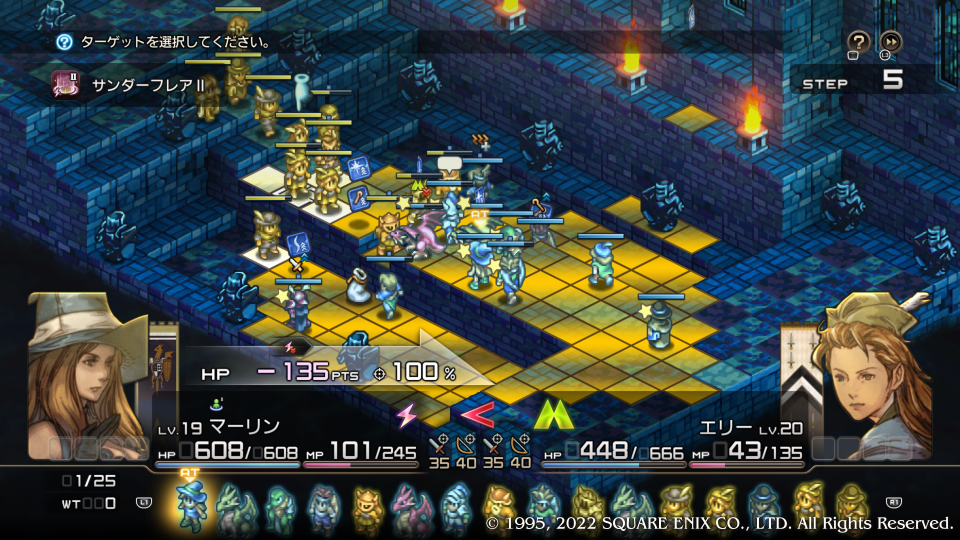
Task: Select the AT-marked first unit in turn order
Action: (190, 505)
